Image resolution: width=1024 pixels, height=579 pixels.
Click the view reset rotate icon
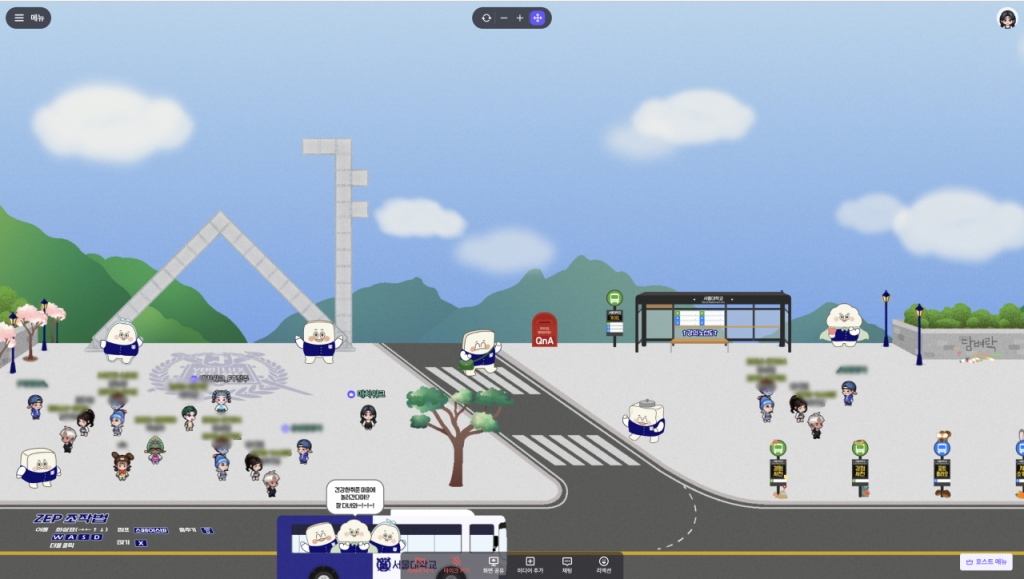click(486, 18)
